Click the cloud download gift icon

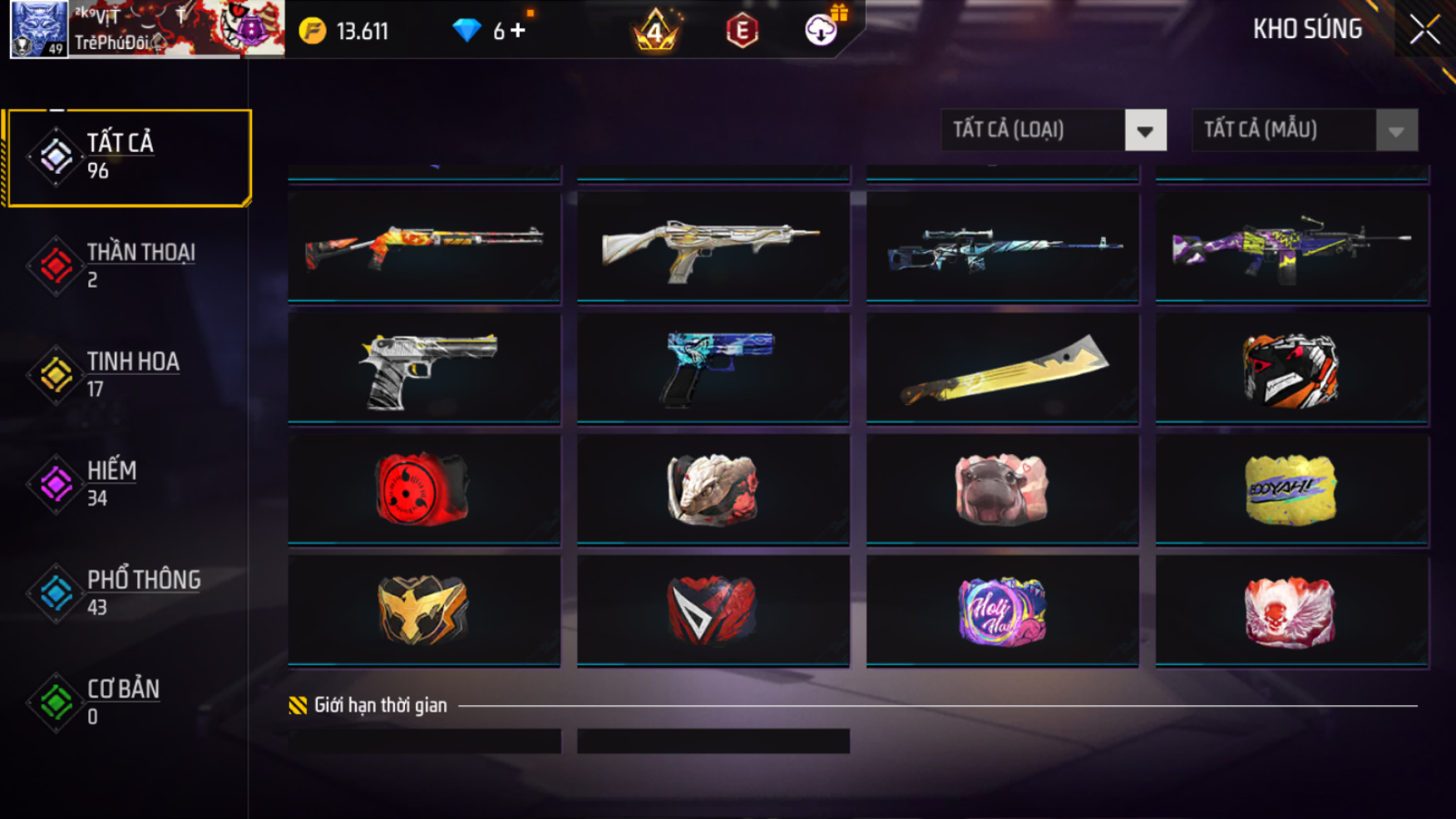pyautogui.click(x=822, y=30)
